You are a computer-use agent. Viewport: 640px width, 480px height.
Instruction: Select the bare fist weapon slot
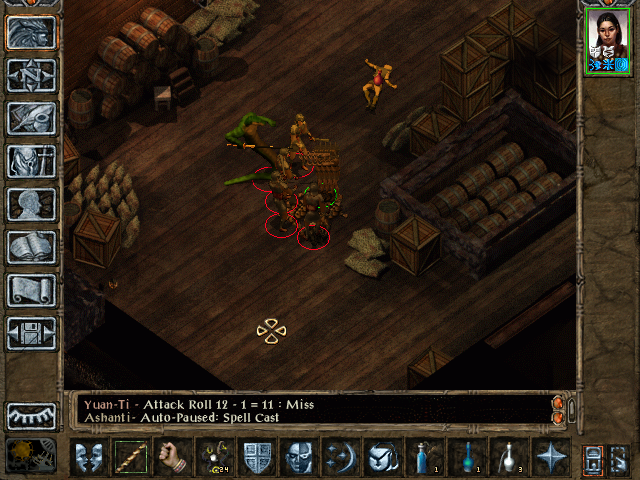(171, 457)
